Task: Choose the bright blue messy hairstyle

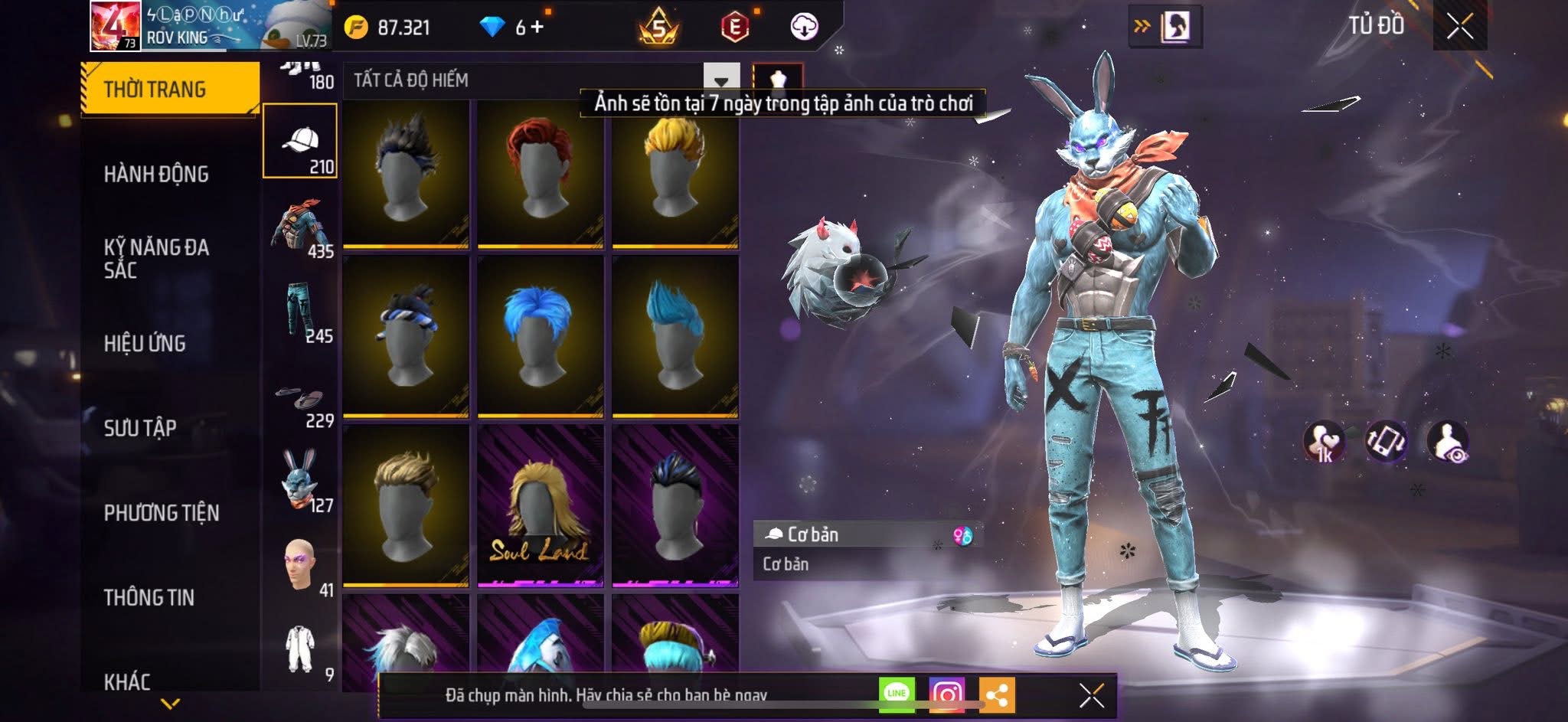Action: pos(540,336)
